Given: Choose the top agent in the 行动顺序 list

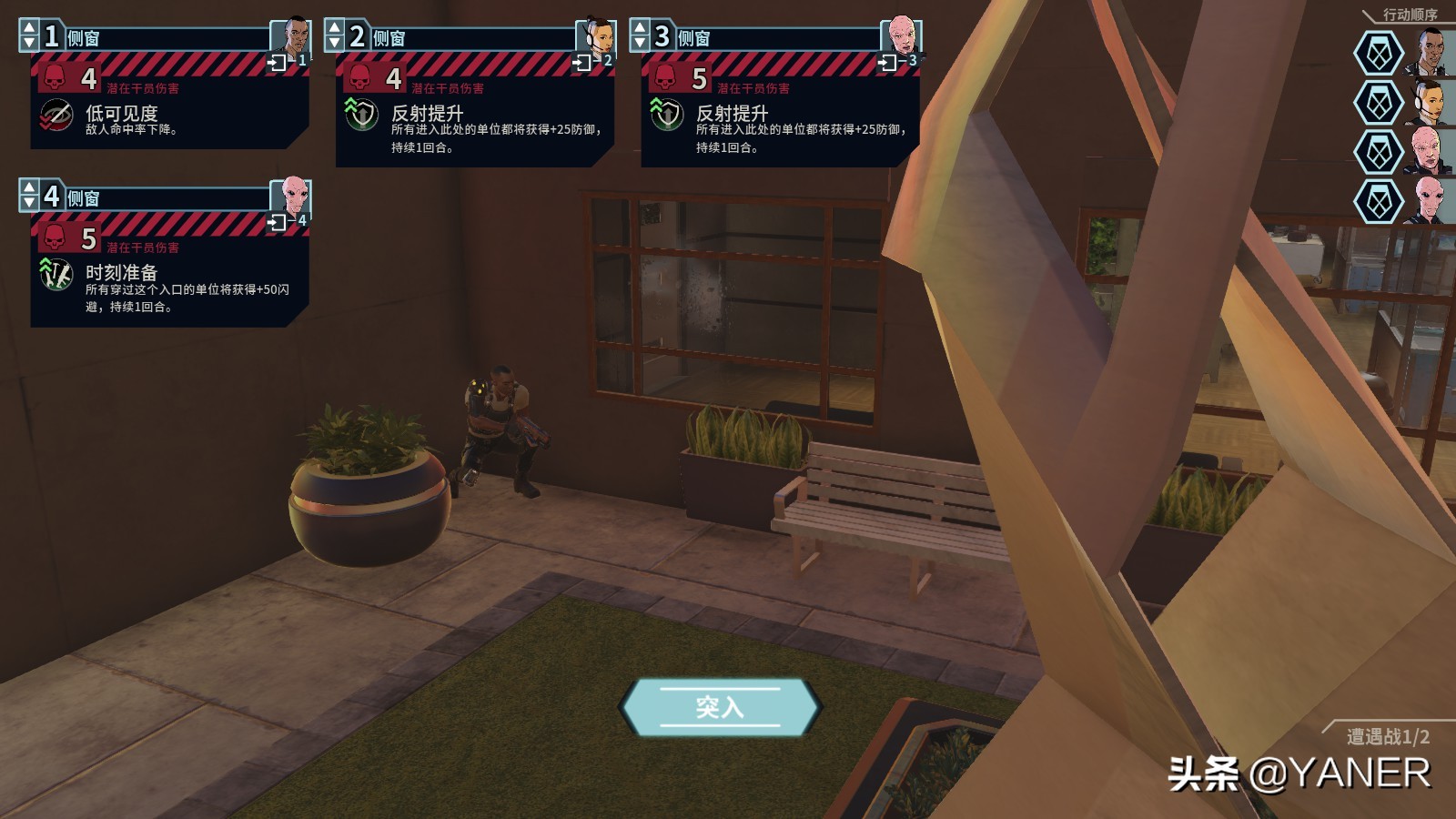Looking at the screenshot, I should 1430,53.
